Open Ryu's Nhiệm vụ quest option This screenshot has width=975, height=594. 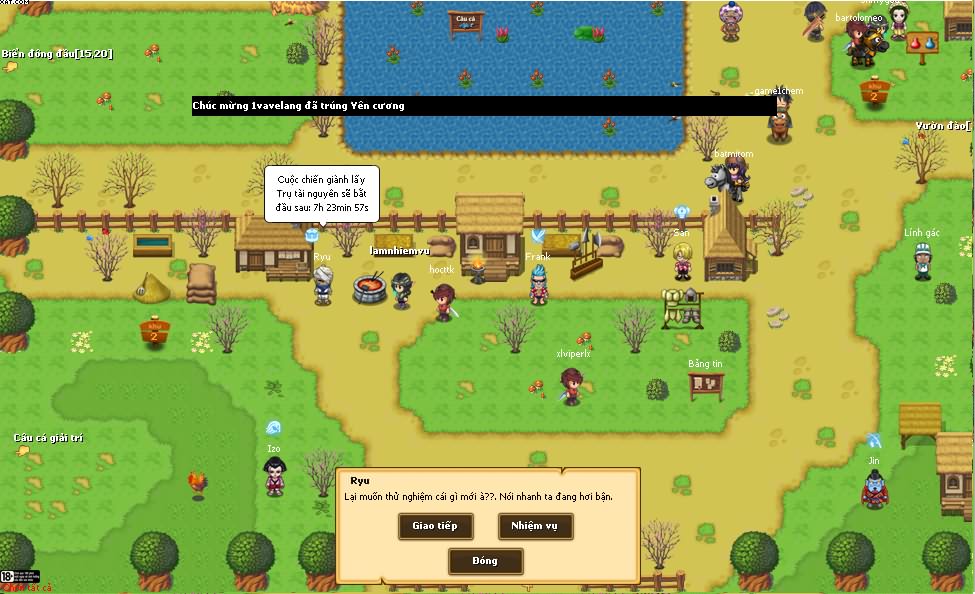coord(535,526)
